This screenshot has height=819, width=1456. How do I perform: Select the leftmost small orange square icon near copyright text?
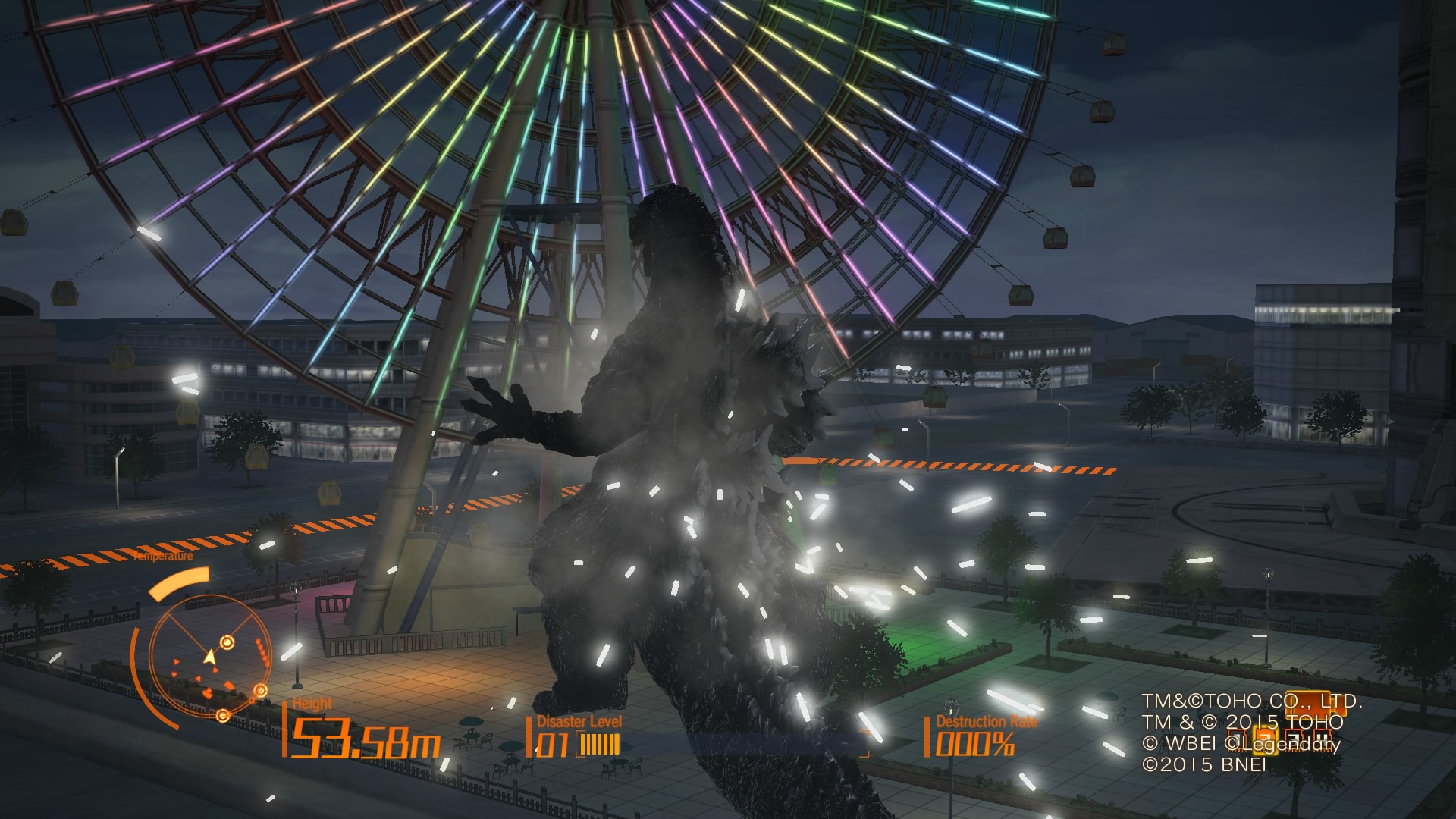1238,739
